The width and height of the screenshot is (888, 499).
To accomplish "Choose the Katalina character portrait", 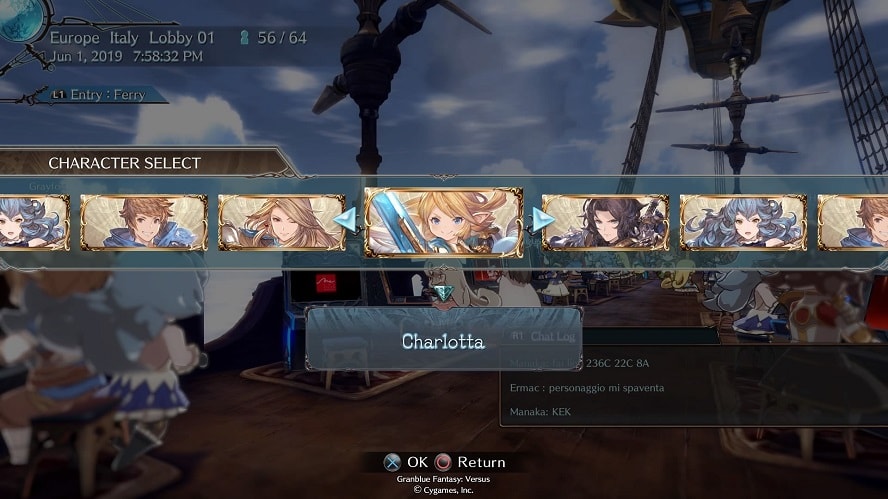I will 281,222.
